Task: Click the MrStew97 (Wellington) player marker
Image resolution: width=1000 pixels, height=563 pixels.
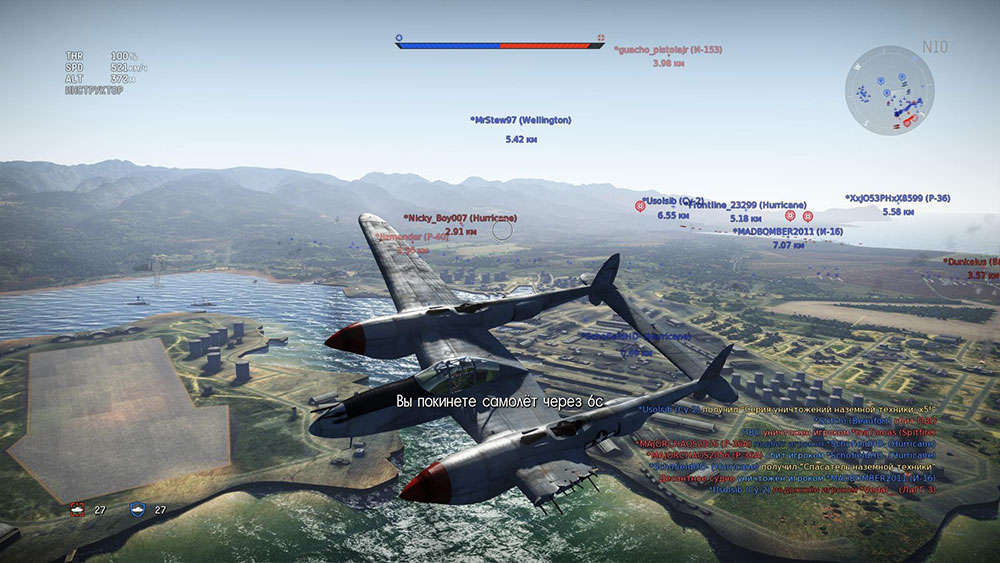Action: coord(521,120)
